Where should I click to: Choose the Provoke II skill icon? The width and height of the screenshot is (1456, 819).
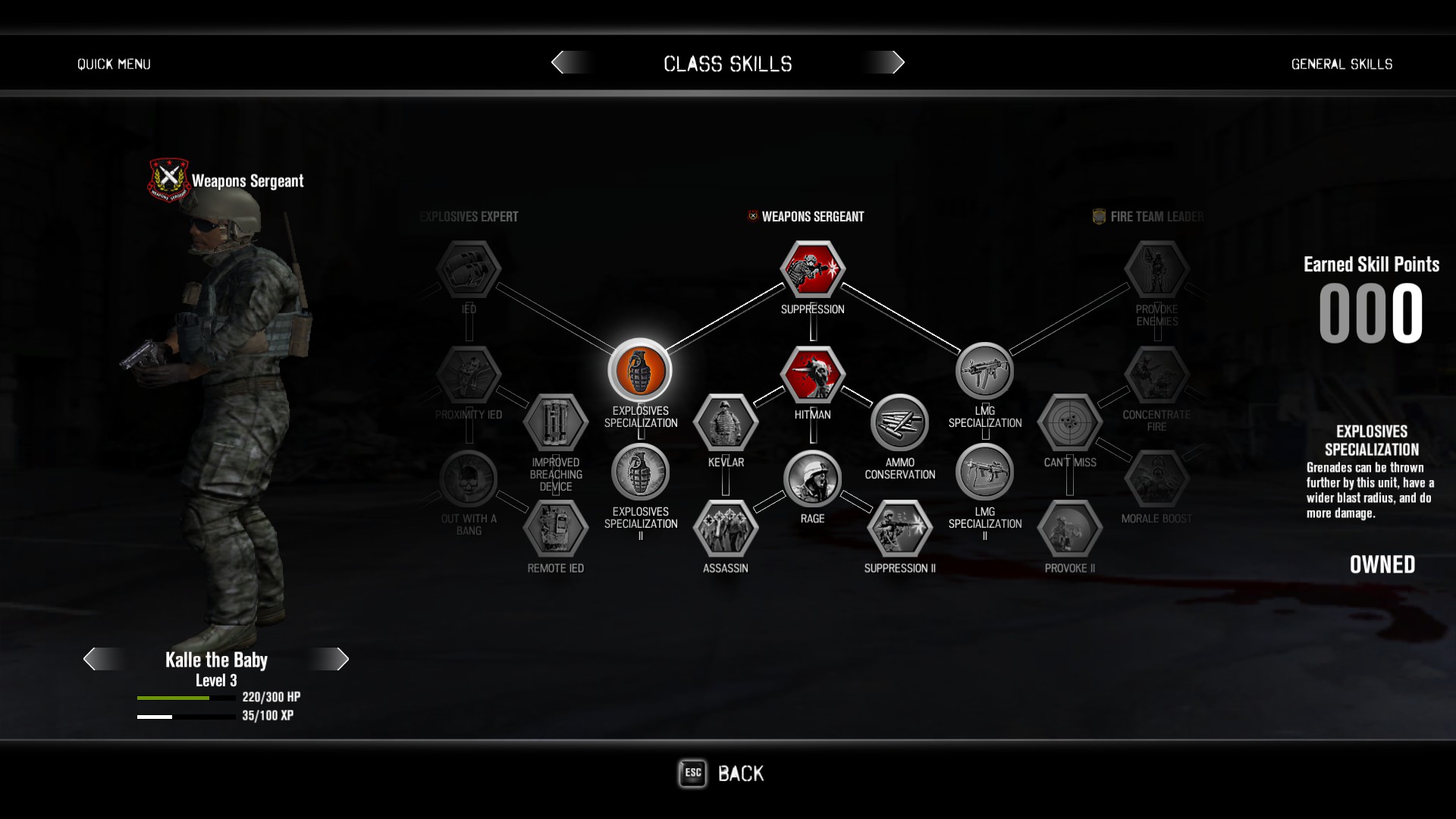1070,529
